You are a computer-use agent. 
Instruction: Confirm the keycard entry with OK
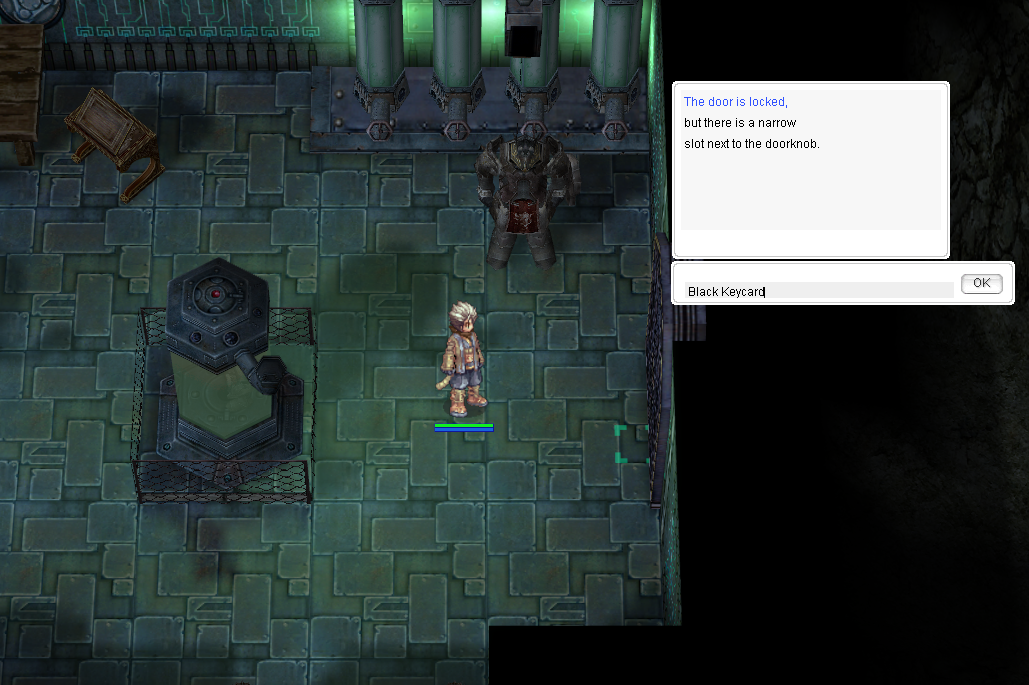(981, 284)
